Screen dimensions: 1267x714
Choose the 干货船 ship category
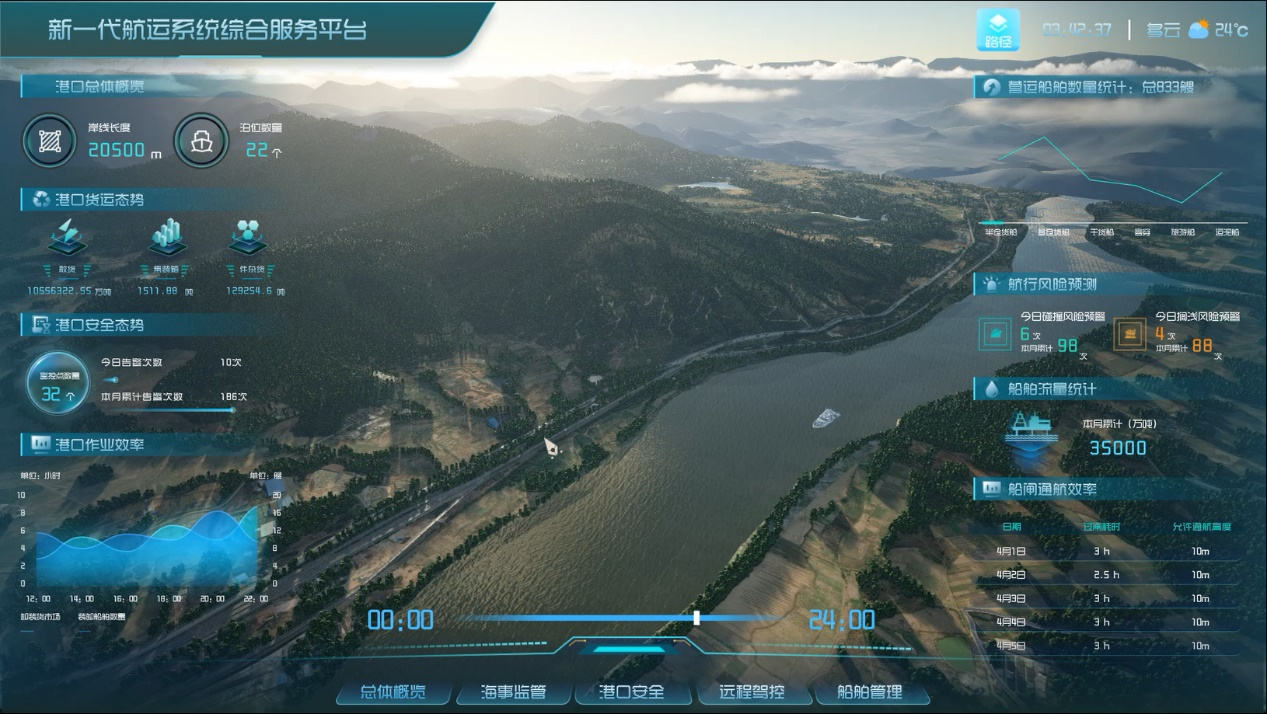pyautogui.click(x=1101, y=232)
